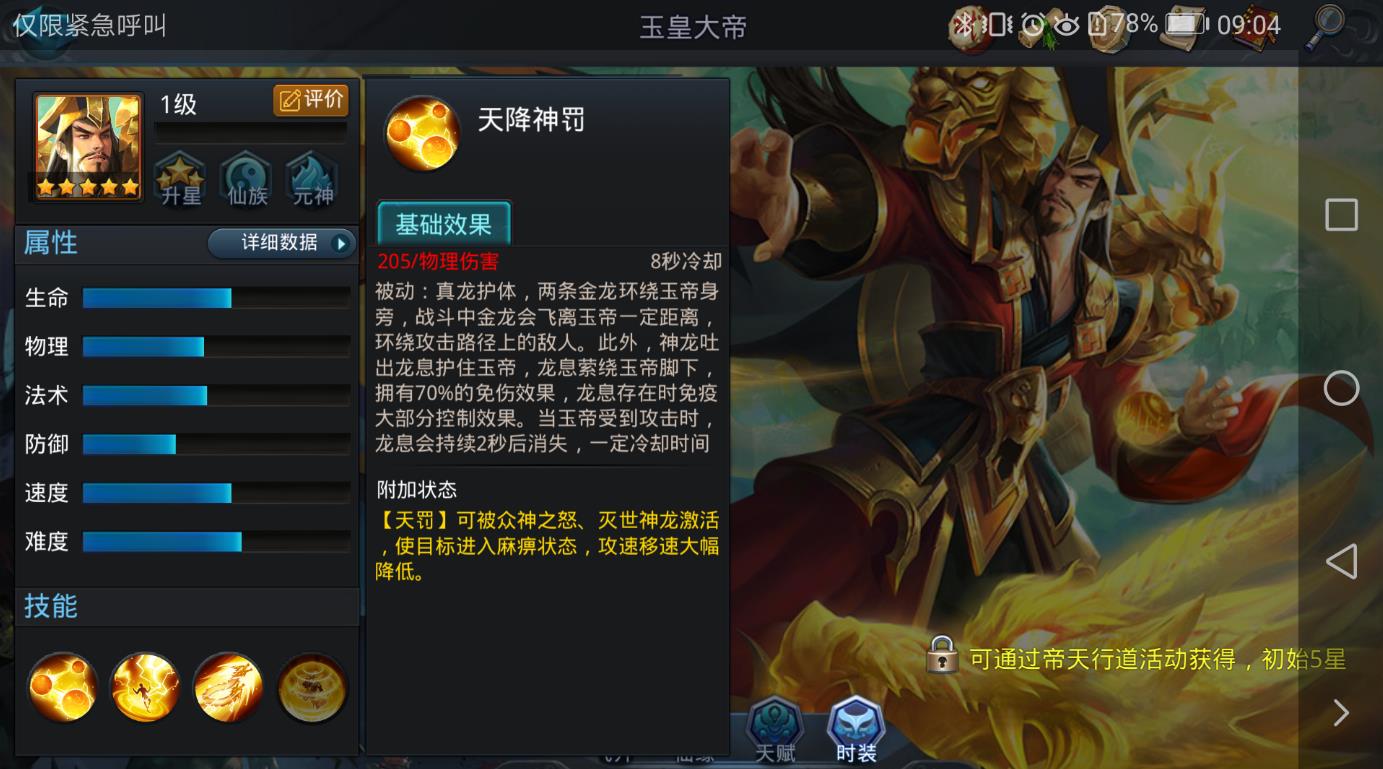Click the 天降神罚 skill icon
This screenshot has height=769, width=1383.
[421, 133]
